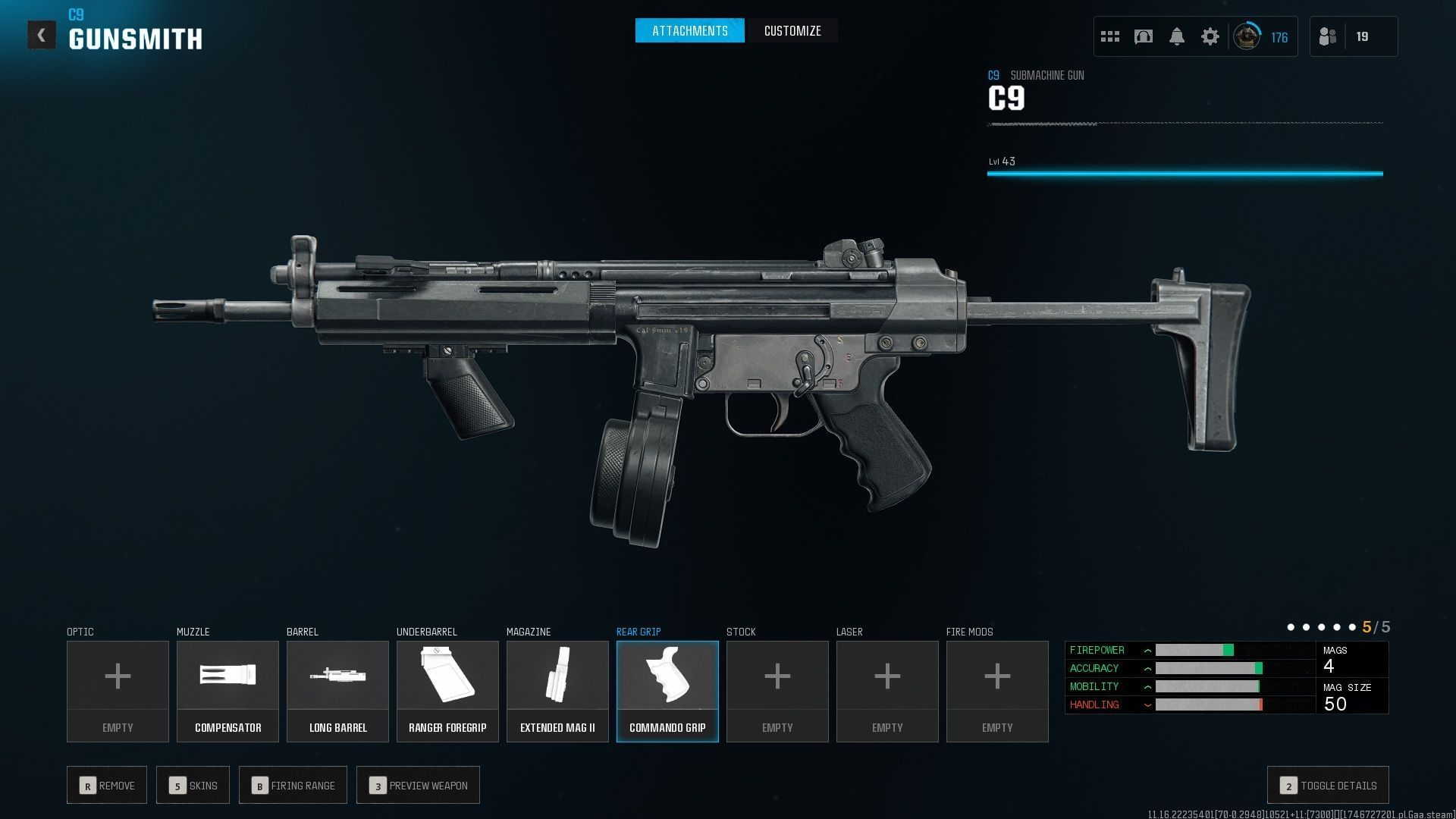1456x819 pixels.
Task: Click the Toggle Details button
Action: 1328,786
